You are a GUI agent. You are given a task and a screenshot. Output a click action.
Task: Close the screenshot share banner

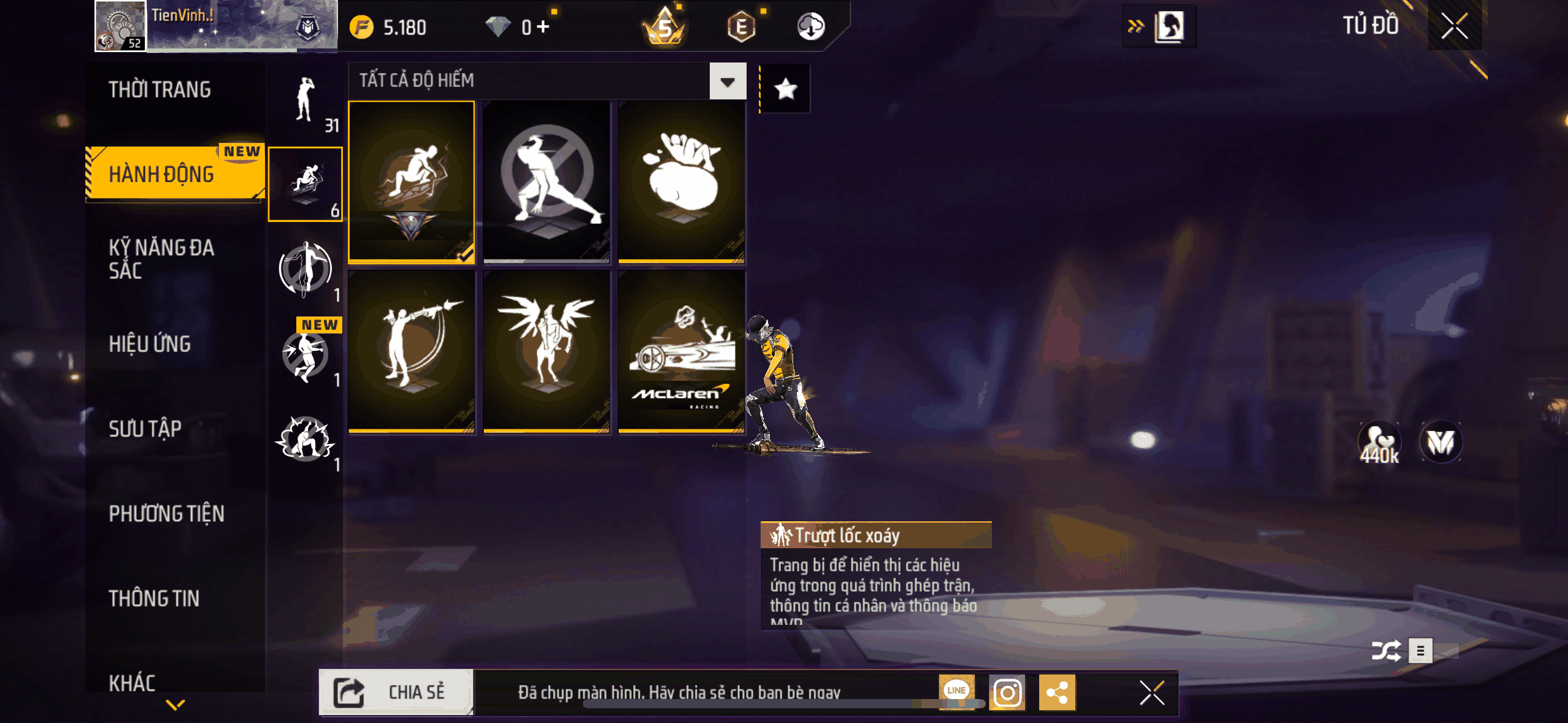[x=1151, y=693]
